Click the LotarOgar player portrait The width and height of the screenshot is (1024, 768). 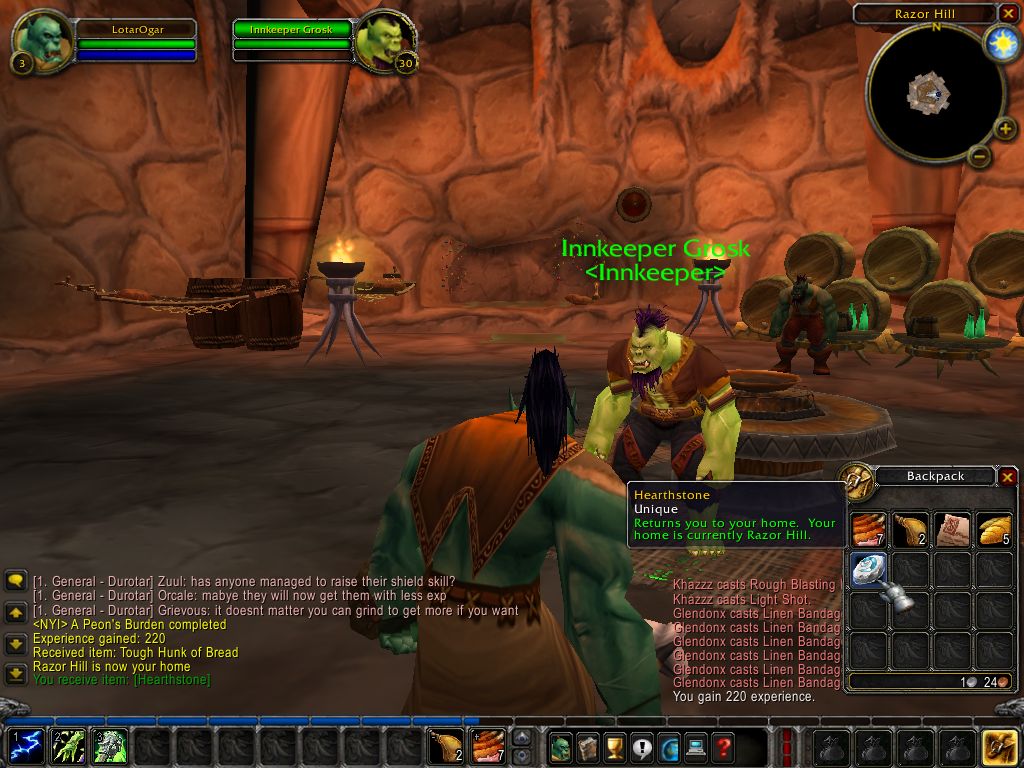tap(42, 40)
